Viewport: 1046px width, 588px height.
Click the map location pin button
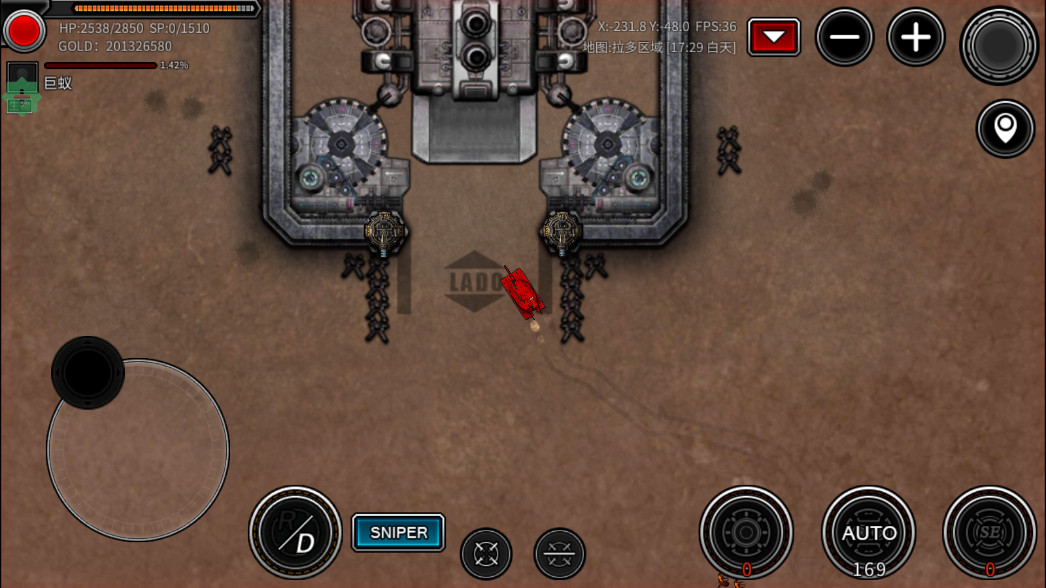1005,128
